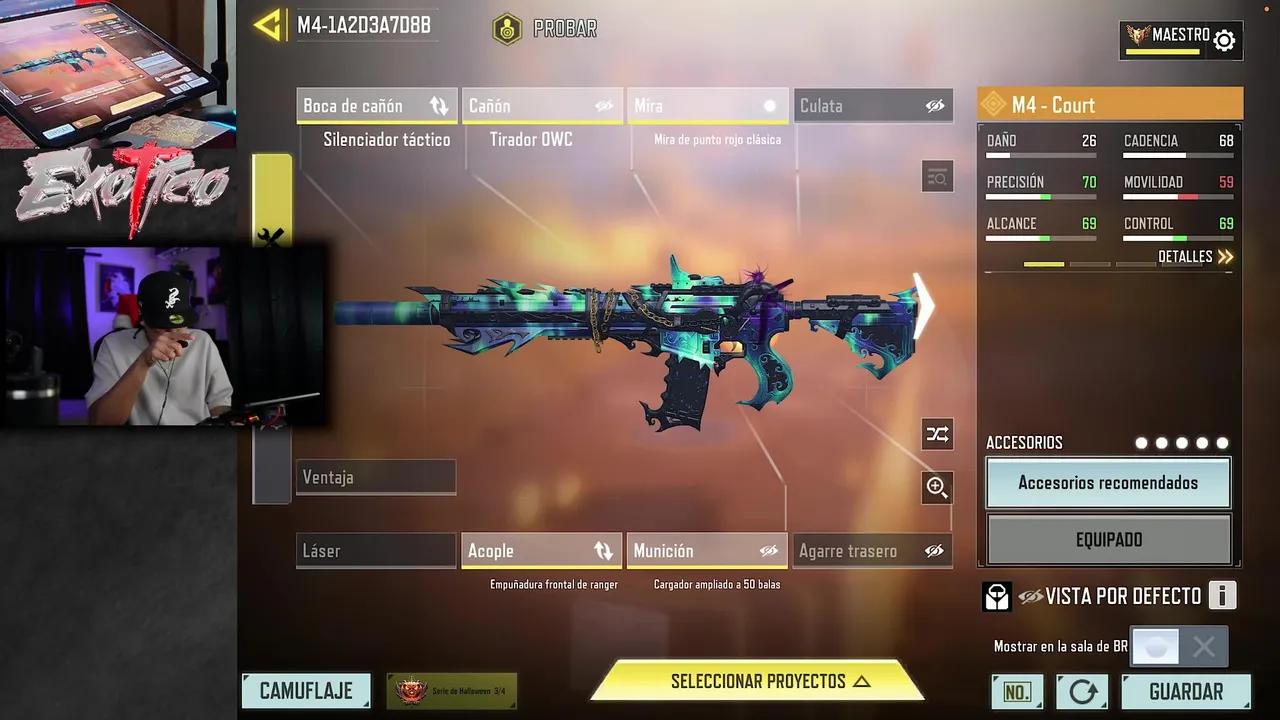The height and width of the screenshot is (720, 1280).
Task: Choose the Cañón attachment slot
Action: coord(541,106)
